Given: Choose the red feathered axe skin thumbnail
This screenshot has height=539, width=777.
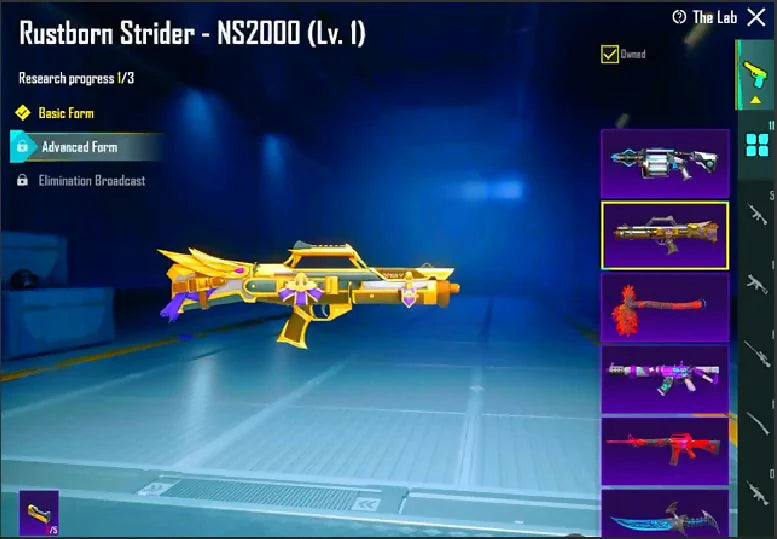Looking at the screenshot, I should 664,307.
